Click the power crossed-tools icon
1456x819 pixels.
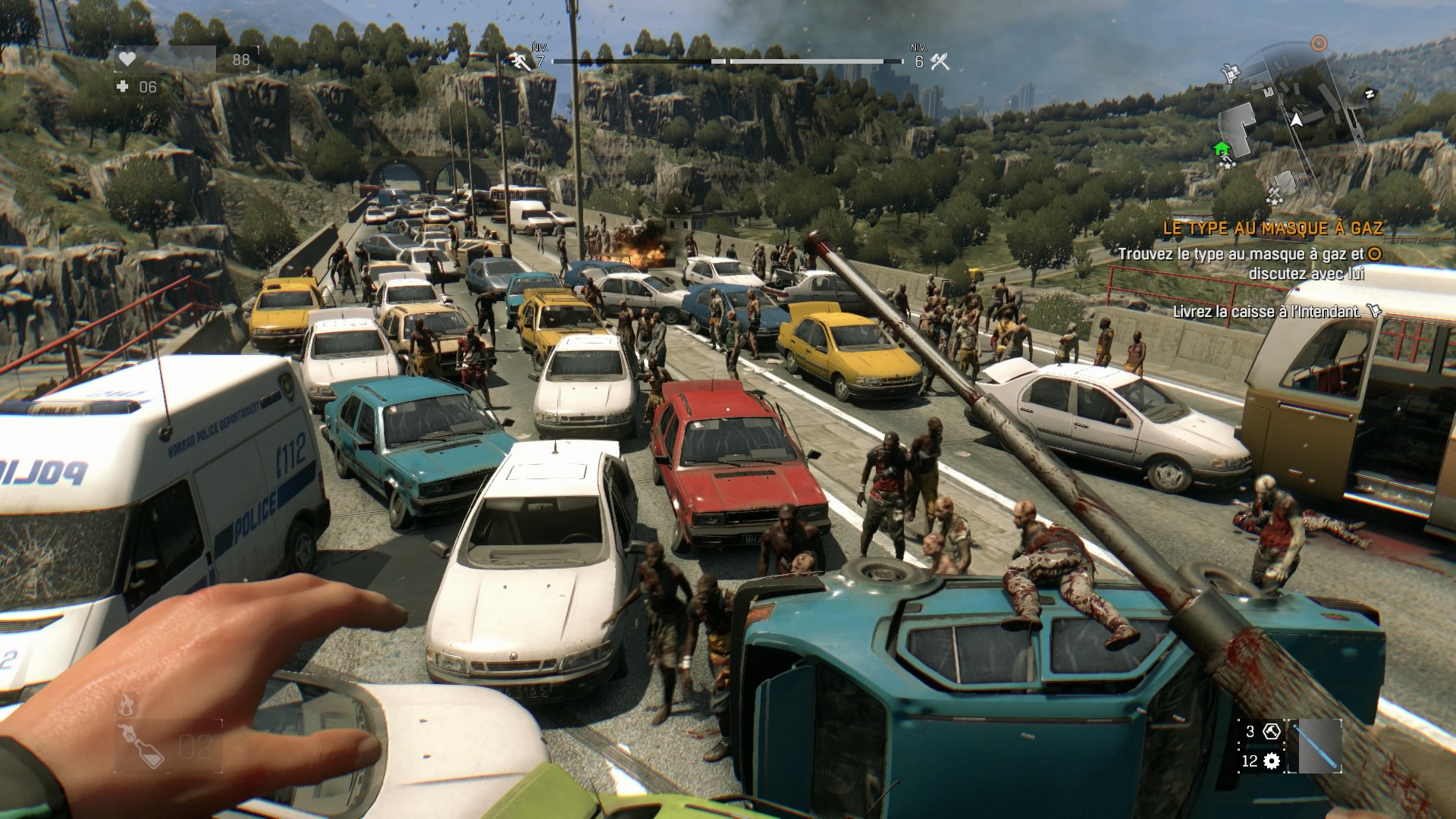coord(940,62)
